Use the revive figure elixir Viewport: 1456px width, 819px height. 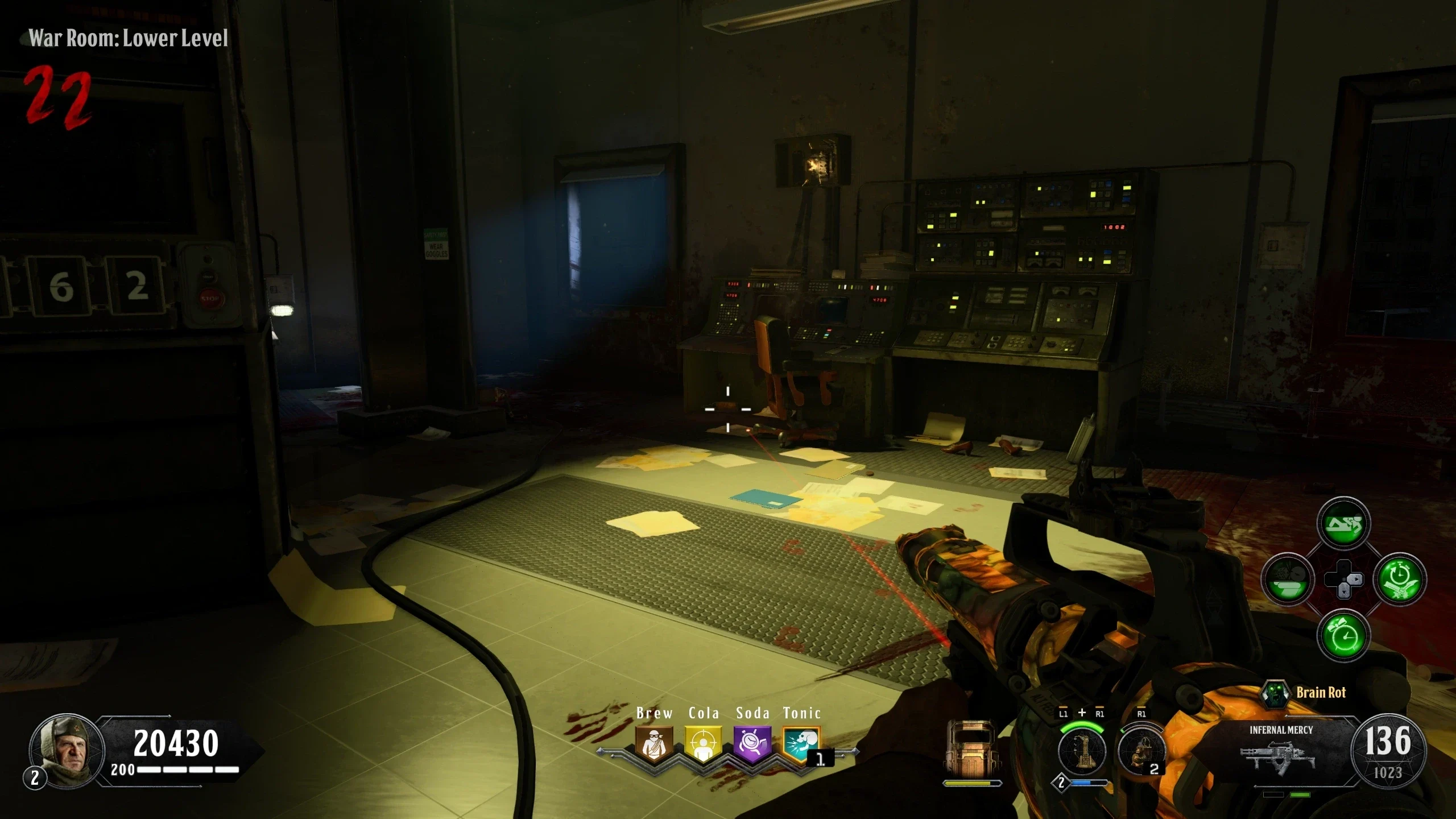pyautogui.click(x=1343, y=524)
